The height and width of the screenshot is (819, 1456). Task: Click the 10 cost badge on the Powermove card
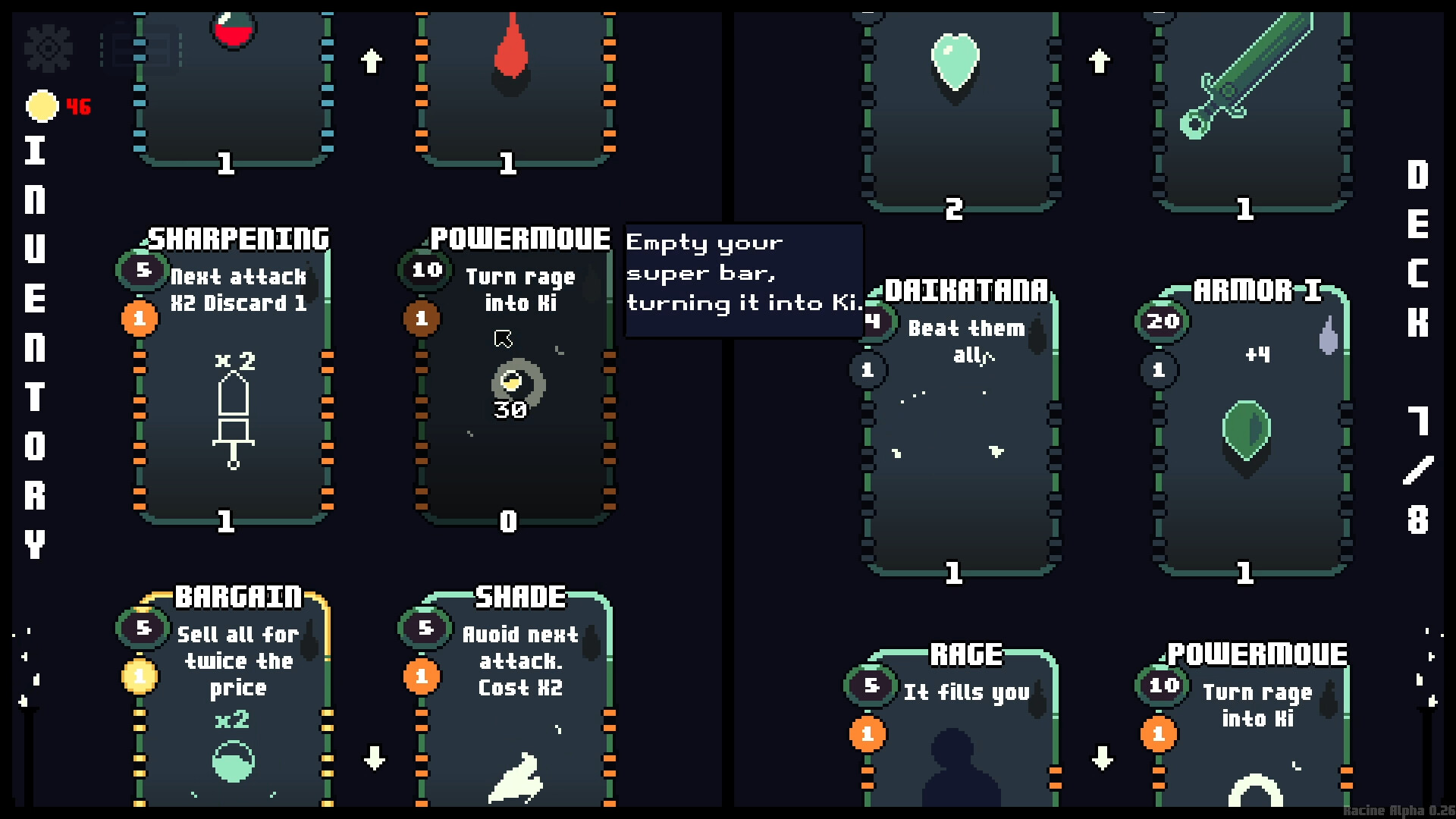[x=425, y=270]
